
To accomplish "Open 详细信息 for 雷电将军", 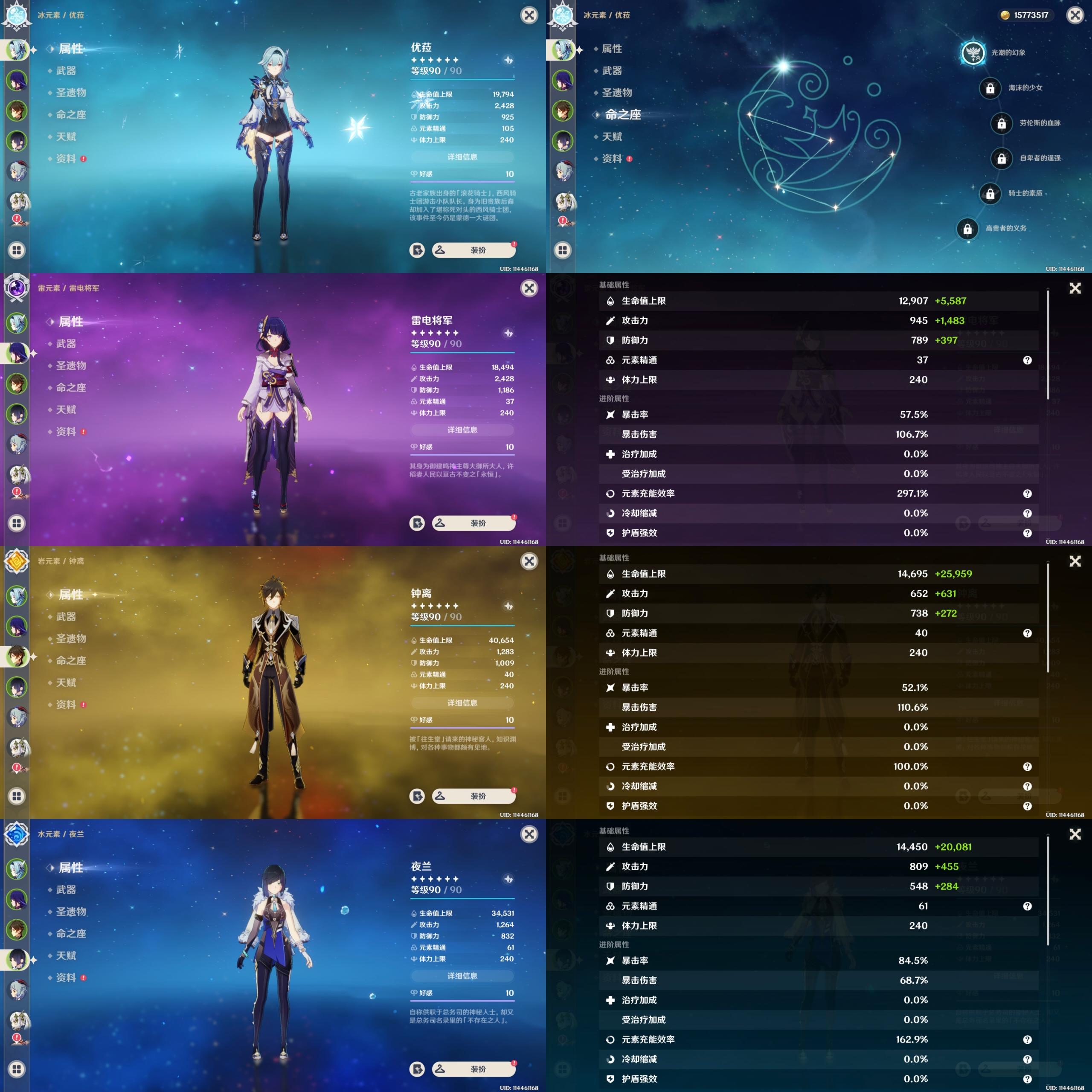I will (x=462, y=430).
